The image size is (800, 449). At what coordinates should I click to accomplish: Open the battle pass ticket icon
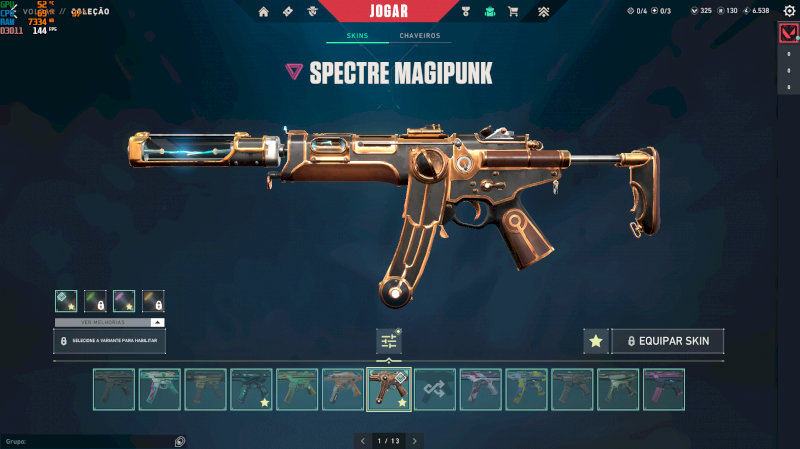point(289,12)
